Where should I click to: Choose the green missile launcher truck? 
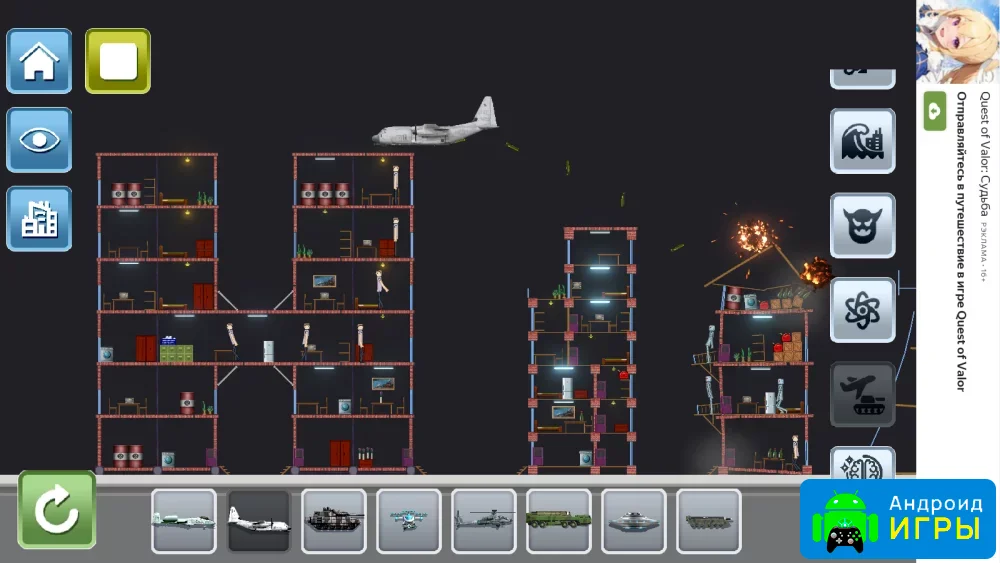point(559,521)
